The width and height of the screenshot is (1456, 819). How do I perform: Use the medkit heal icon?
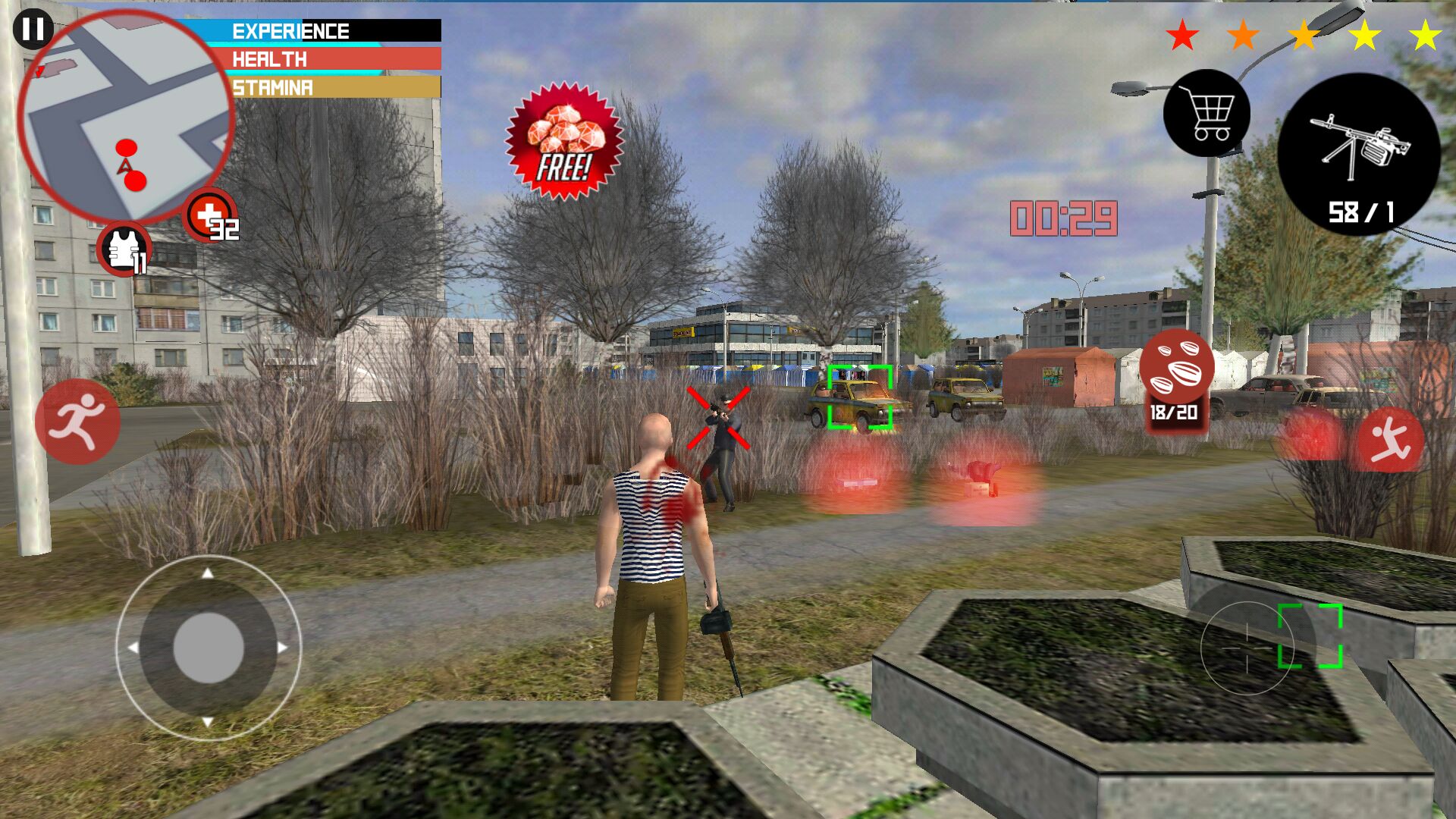tap(210, 216)
